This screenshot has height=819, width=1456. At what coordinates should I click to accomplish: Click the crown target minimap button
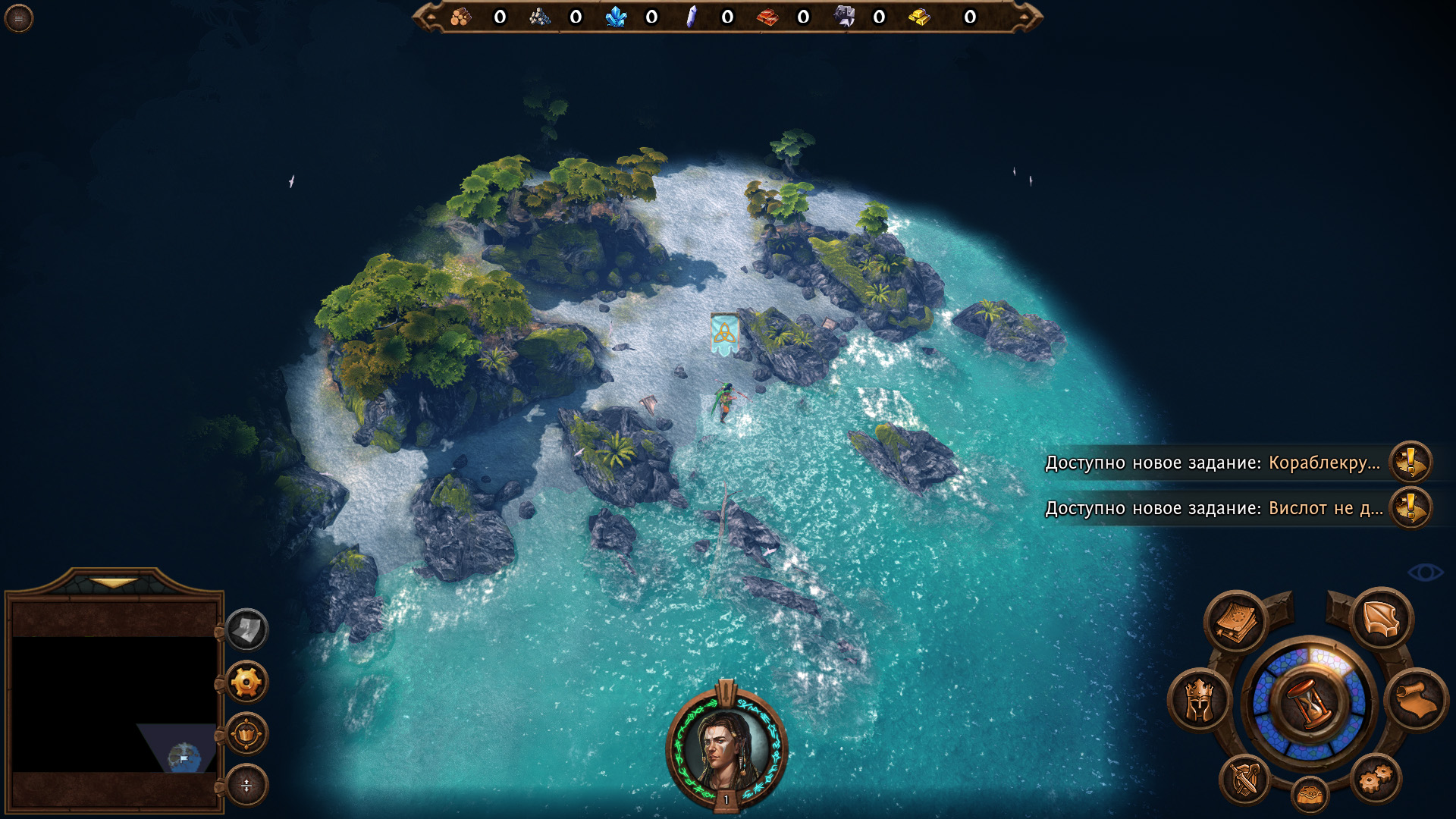pos(246,733)
